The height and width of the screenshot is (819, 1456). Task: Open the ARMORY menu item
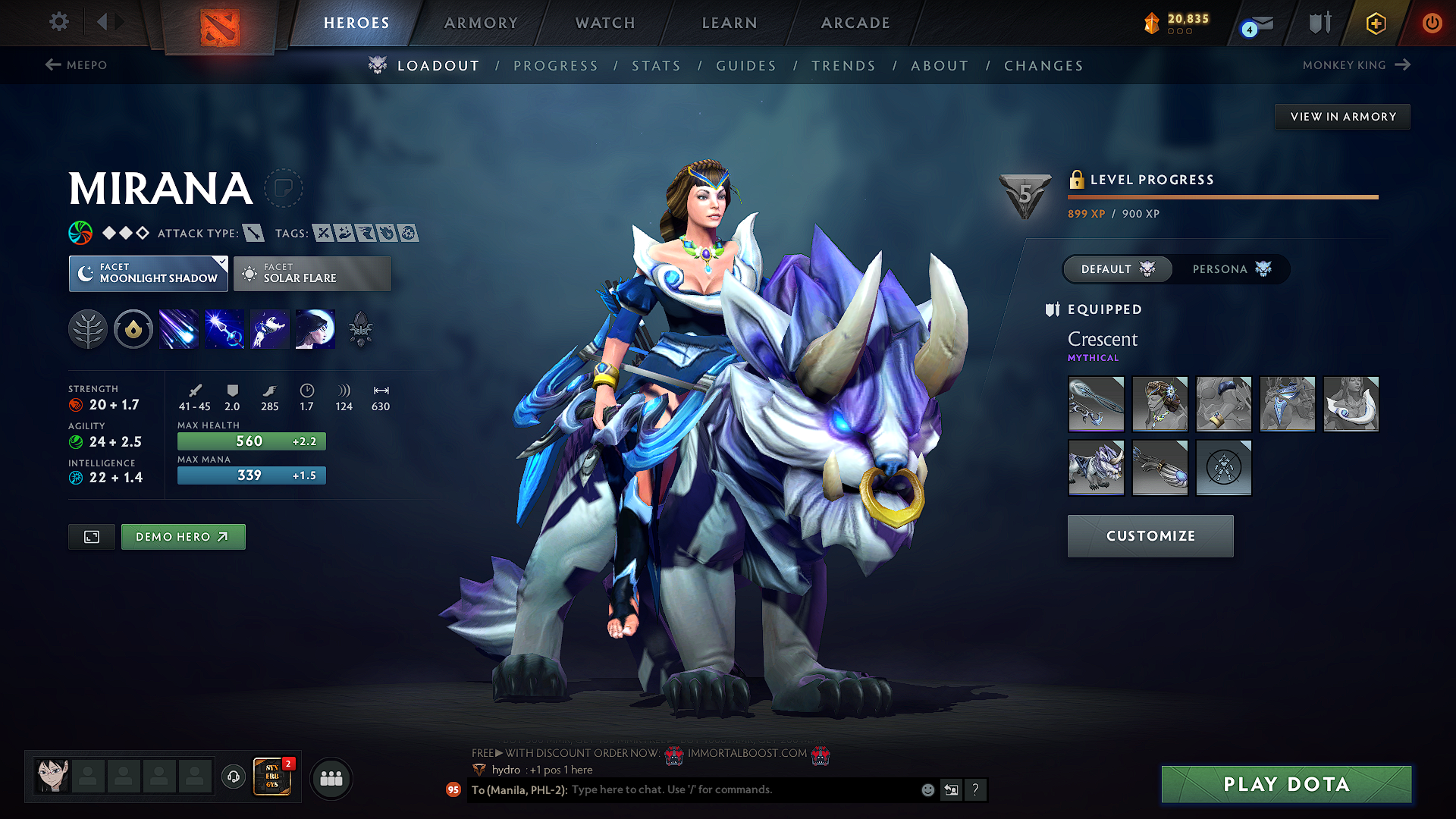click(481, 23)
